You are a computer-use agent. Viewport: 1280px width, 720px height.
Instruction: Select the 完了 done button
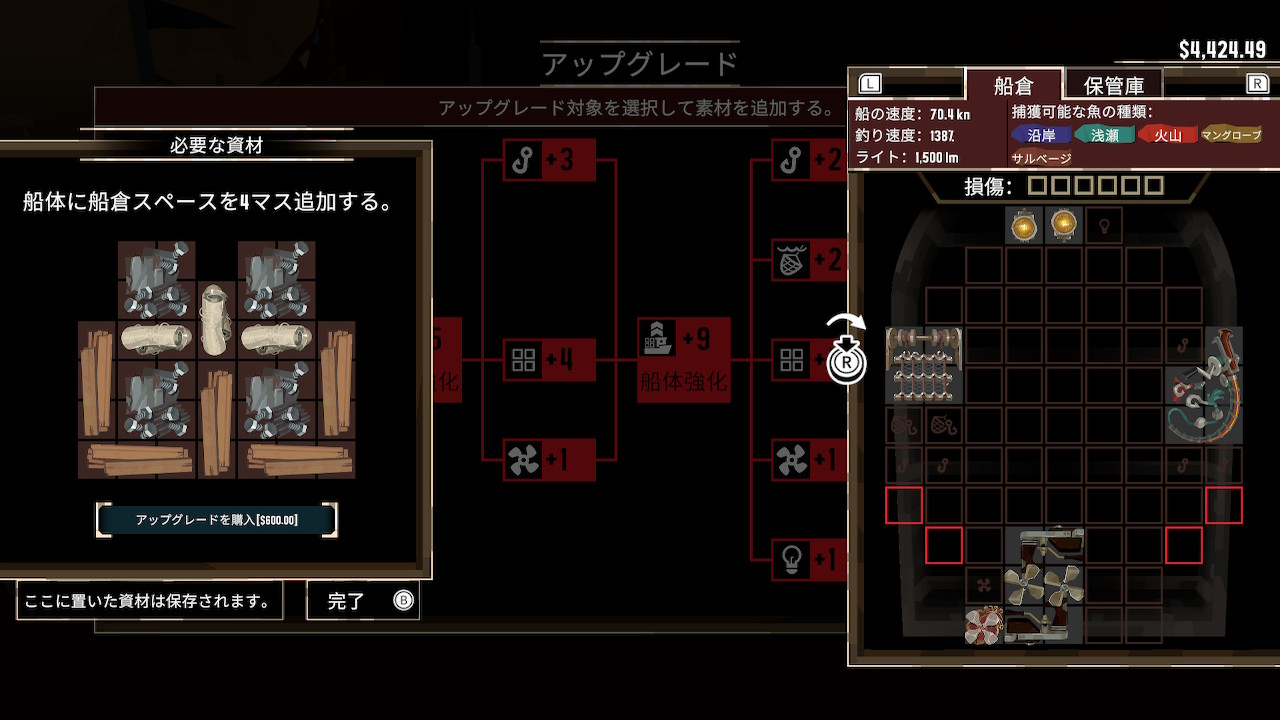click(363, 601)
